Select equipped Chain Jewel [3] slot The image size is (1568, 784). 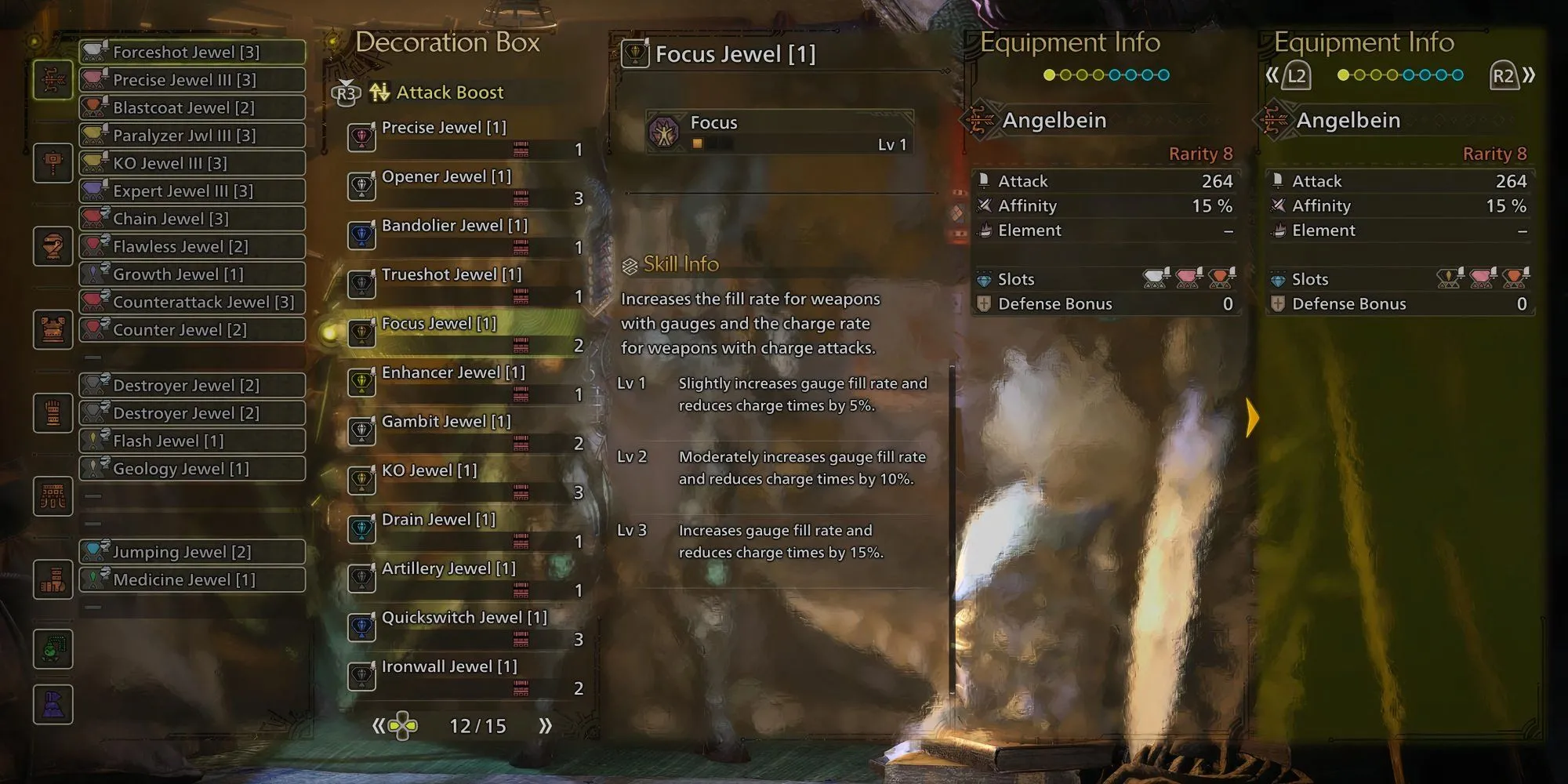click(x=192, y=219)
